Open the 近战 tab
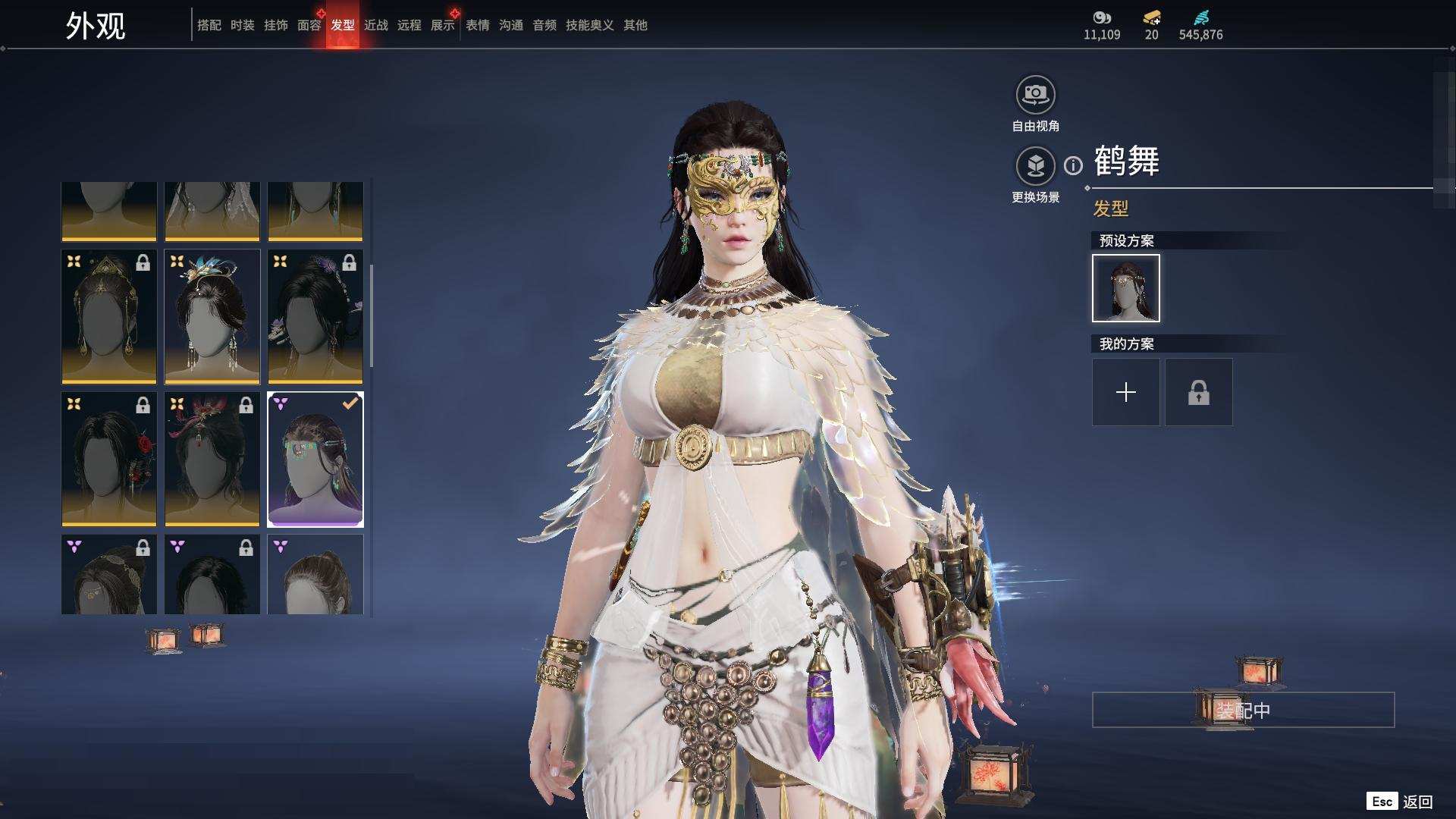The image size is (1456, 819). 375,25
